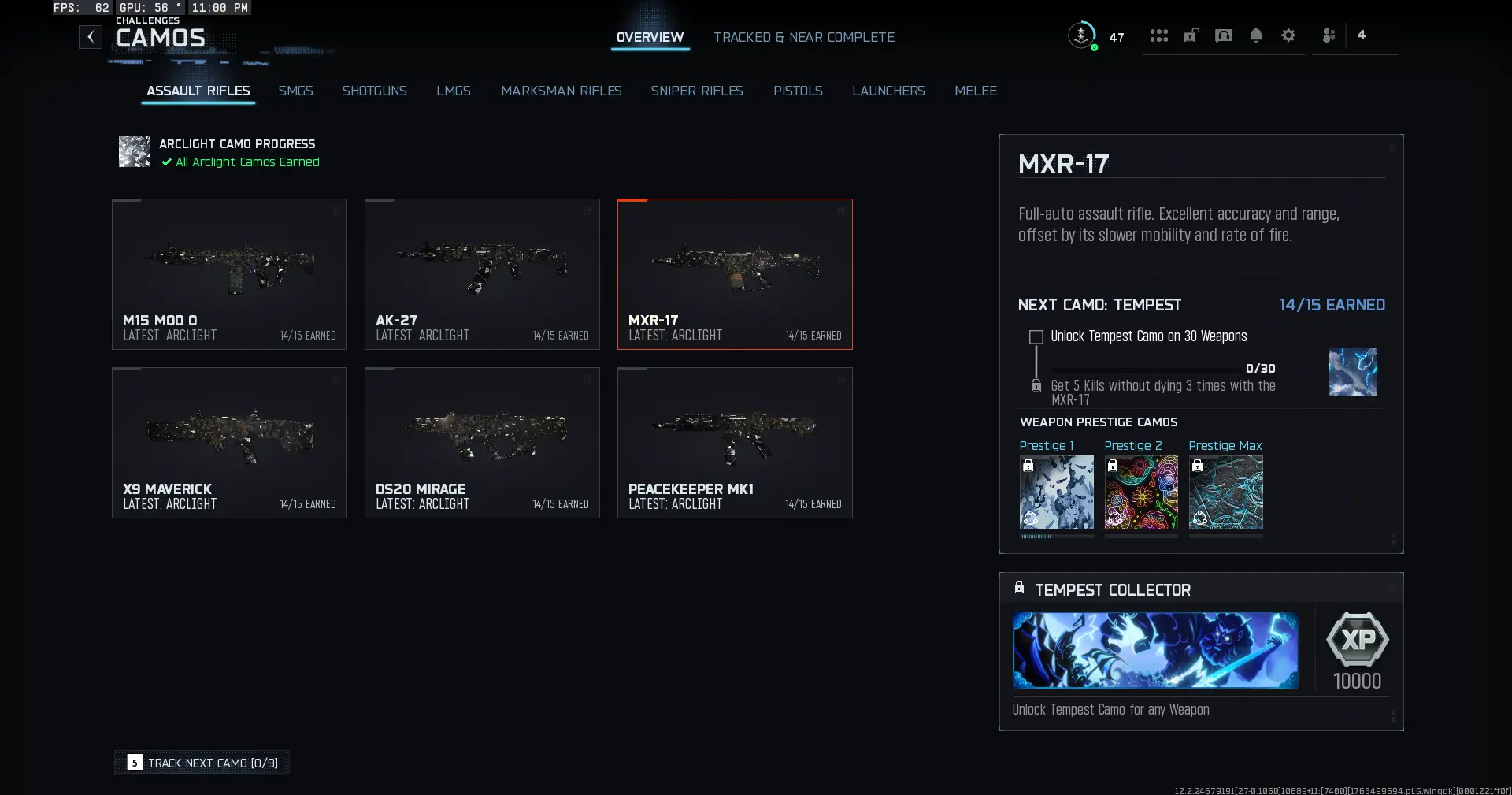The image size is (1512, 795).
Task: Open the Tracked & Near Complete tab
Action: tap(804, 37)
